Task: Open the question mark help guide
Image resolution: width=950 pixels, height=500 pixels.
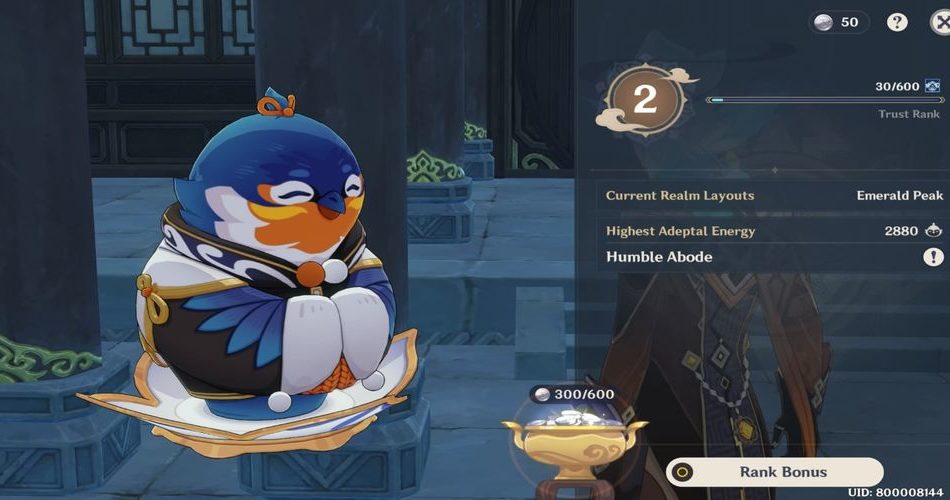Action: point(897,22)
